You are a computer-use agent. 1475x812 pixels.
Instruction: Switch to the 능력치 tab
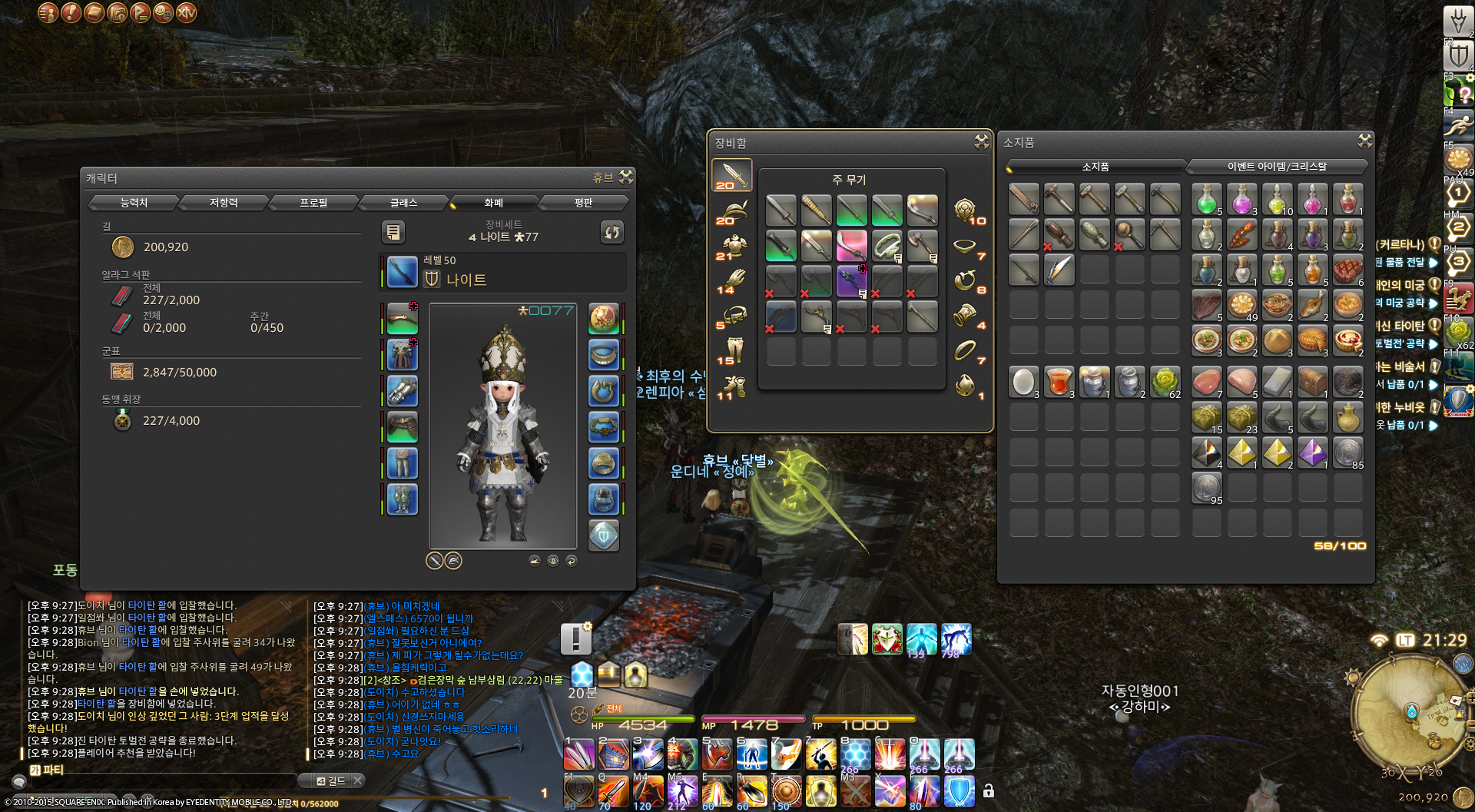click(134, 203)
